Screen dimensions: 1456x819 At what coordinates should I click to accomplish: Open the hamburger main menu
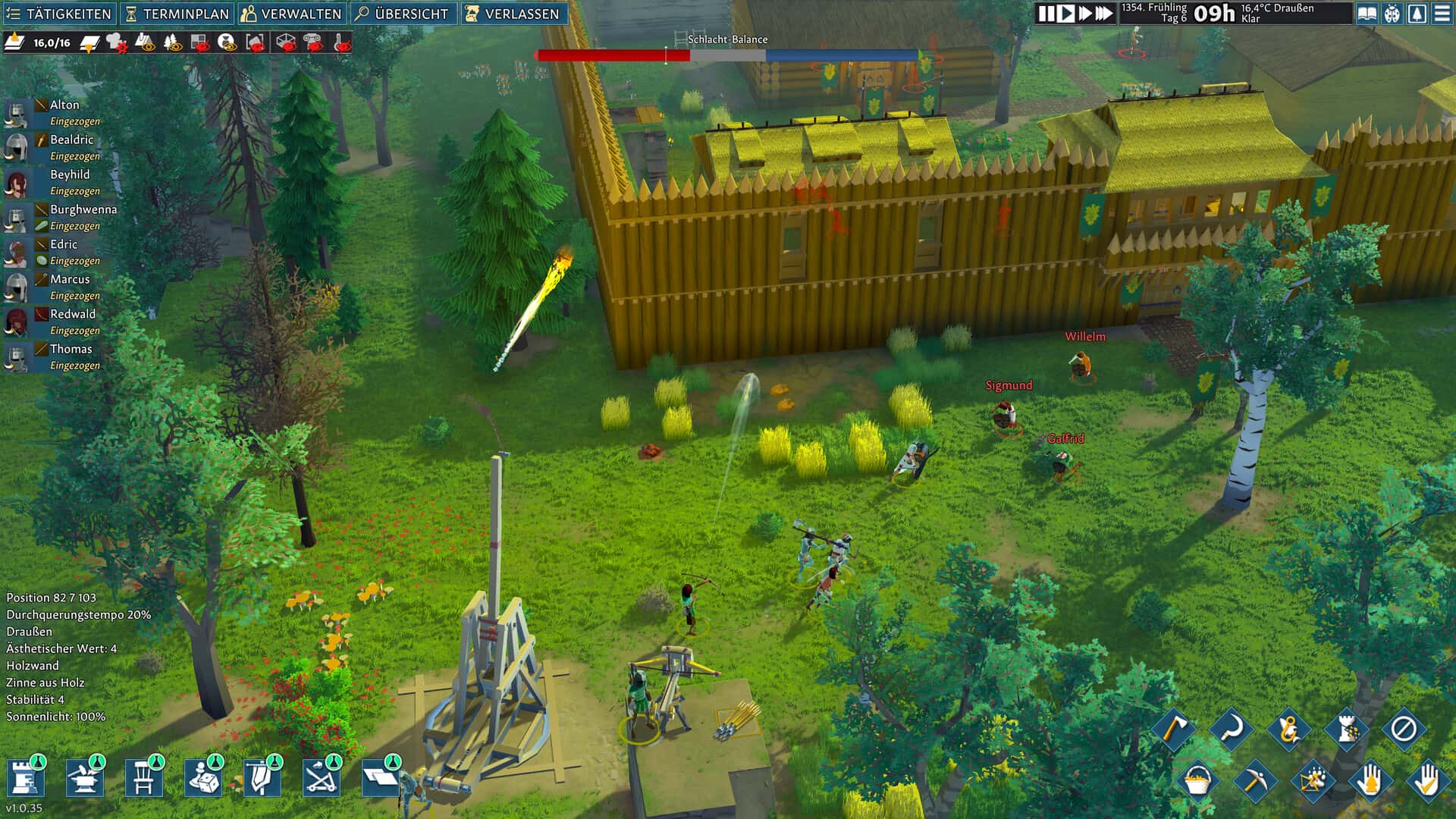point(1442,14)
